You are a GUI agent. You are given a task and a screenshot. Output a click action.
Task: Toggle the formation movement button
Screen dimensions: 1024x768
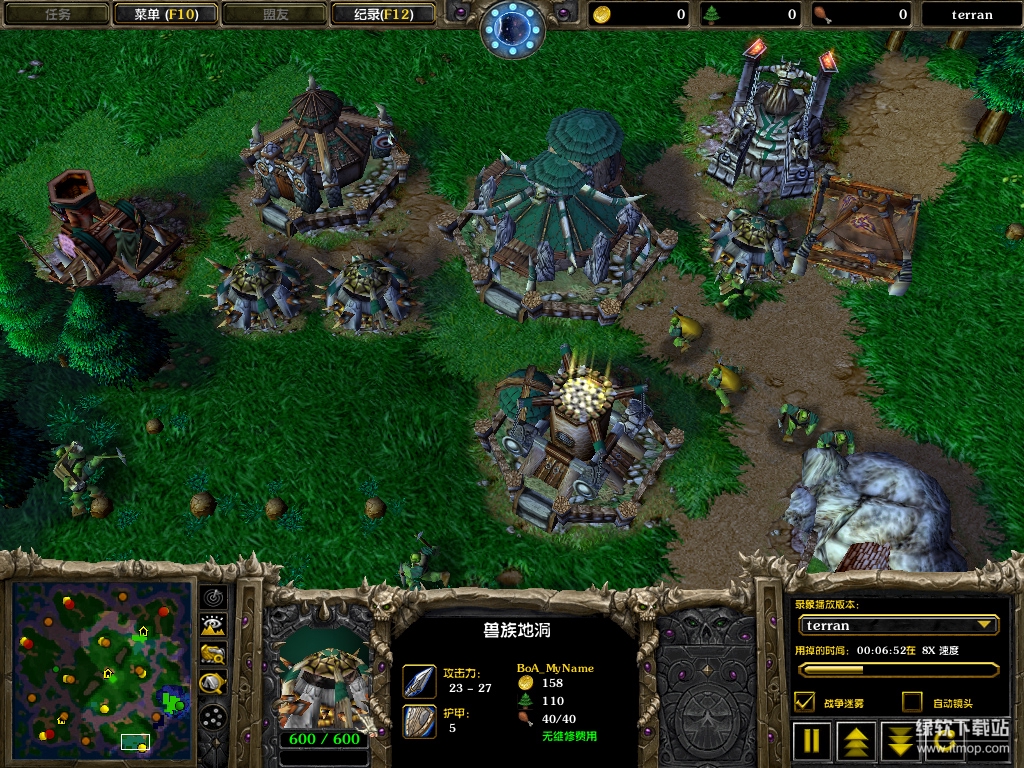click(213, 716)
